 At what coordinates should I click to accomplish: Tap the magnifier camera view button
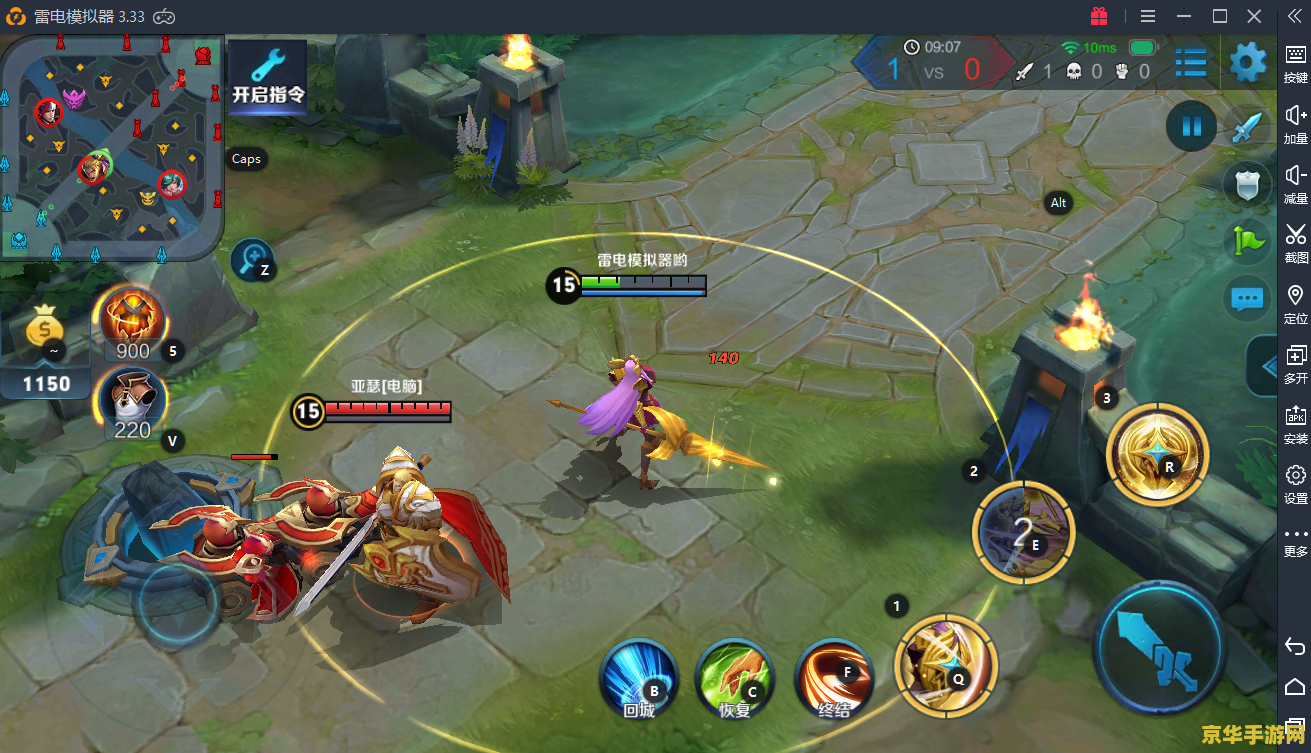(252, 261)
